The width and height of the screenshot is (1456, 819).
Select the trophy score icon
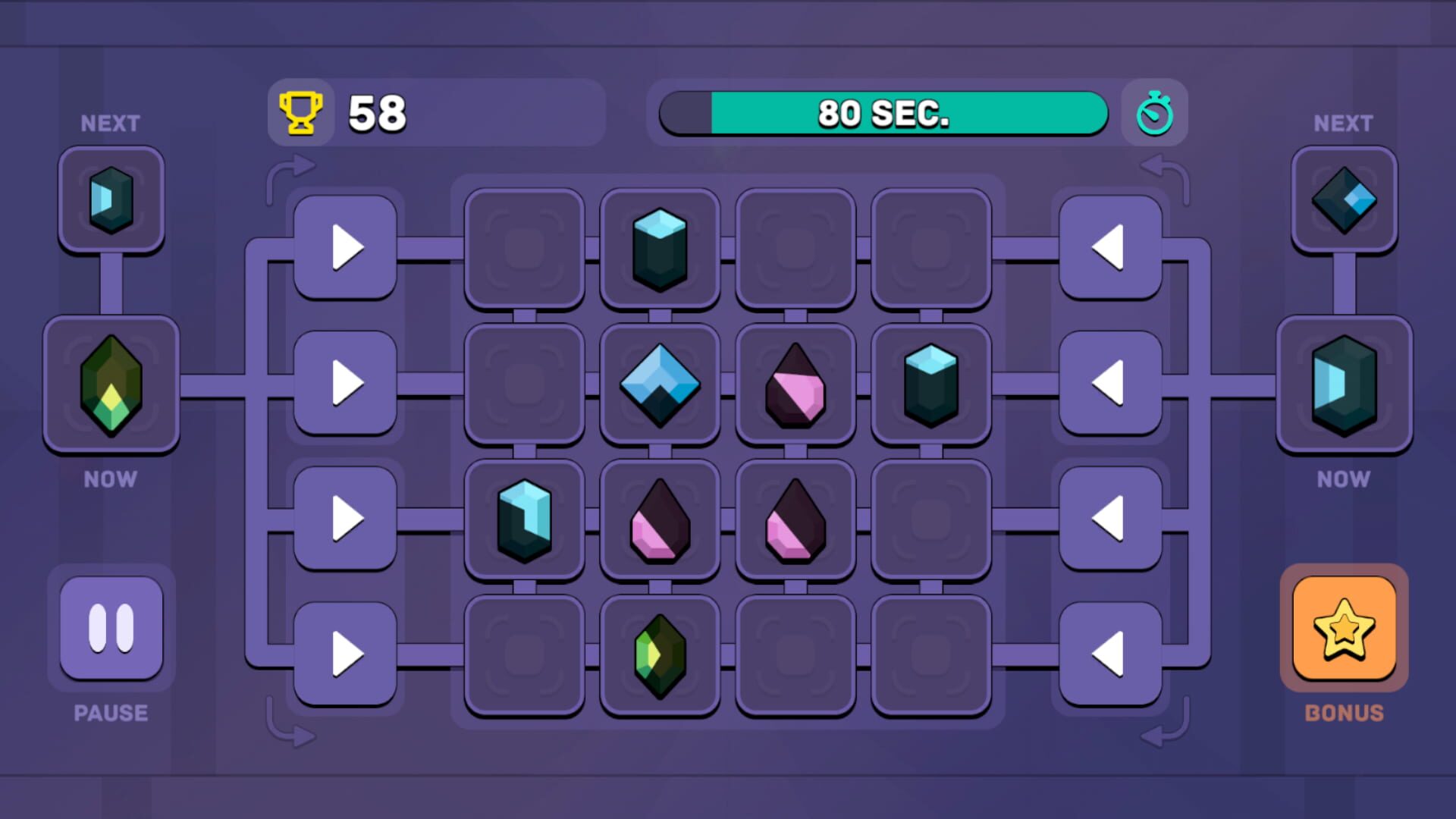tap(301, 112)
